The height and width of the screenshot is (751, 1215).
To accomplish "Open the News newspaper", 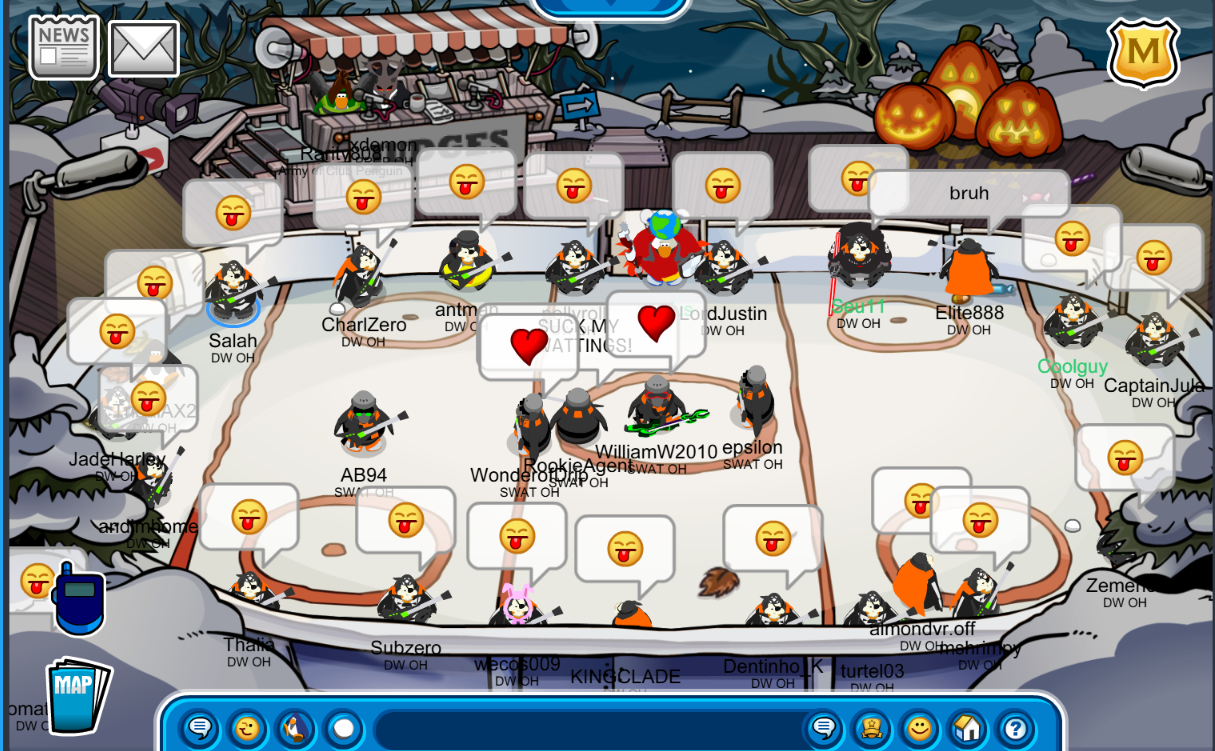I will pos(64,46).
